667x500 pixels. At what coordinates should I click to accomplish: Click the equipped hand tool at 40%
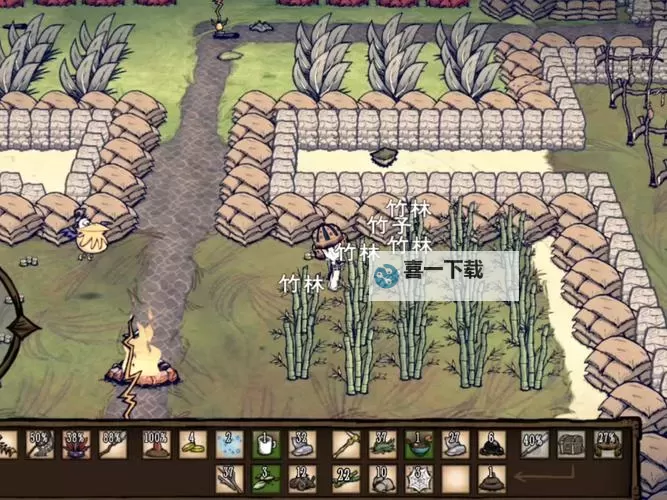(535, 444)
